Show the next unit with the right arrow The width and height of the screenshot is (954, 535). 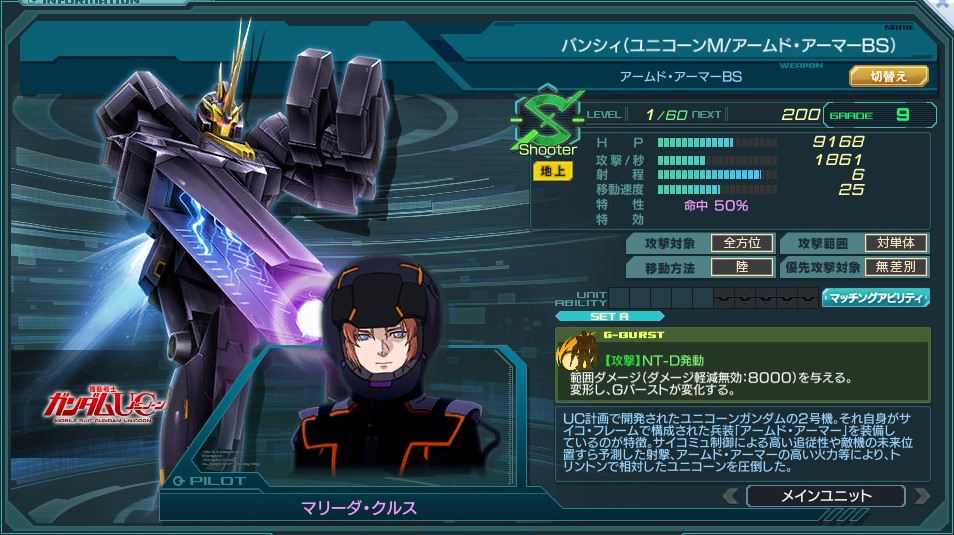tap(921, 496)
